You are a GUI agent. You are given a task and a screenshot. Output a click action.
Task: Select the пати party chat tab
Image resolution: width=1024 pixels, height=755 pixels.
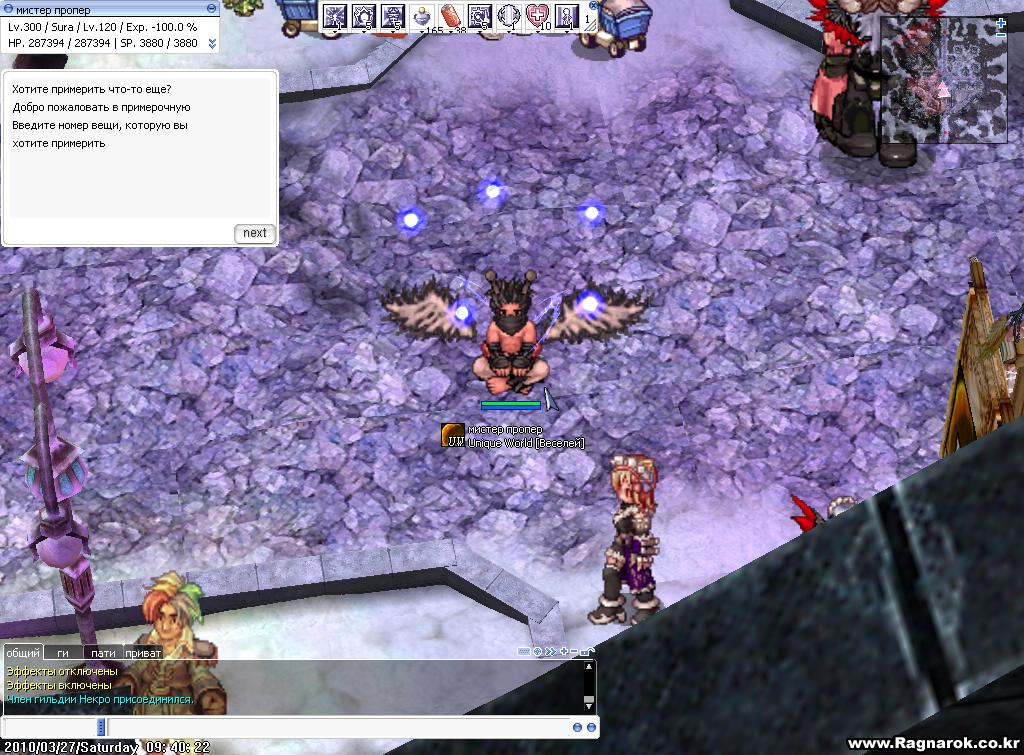103,652
